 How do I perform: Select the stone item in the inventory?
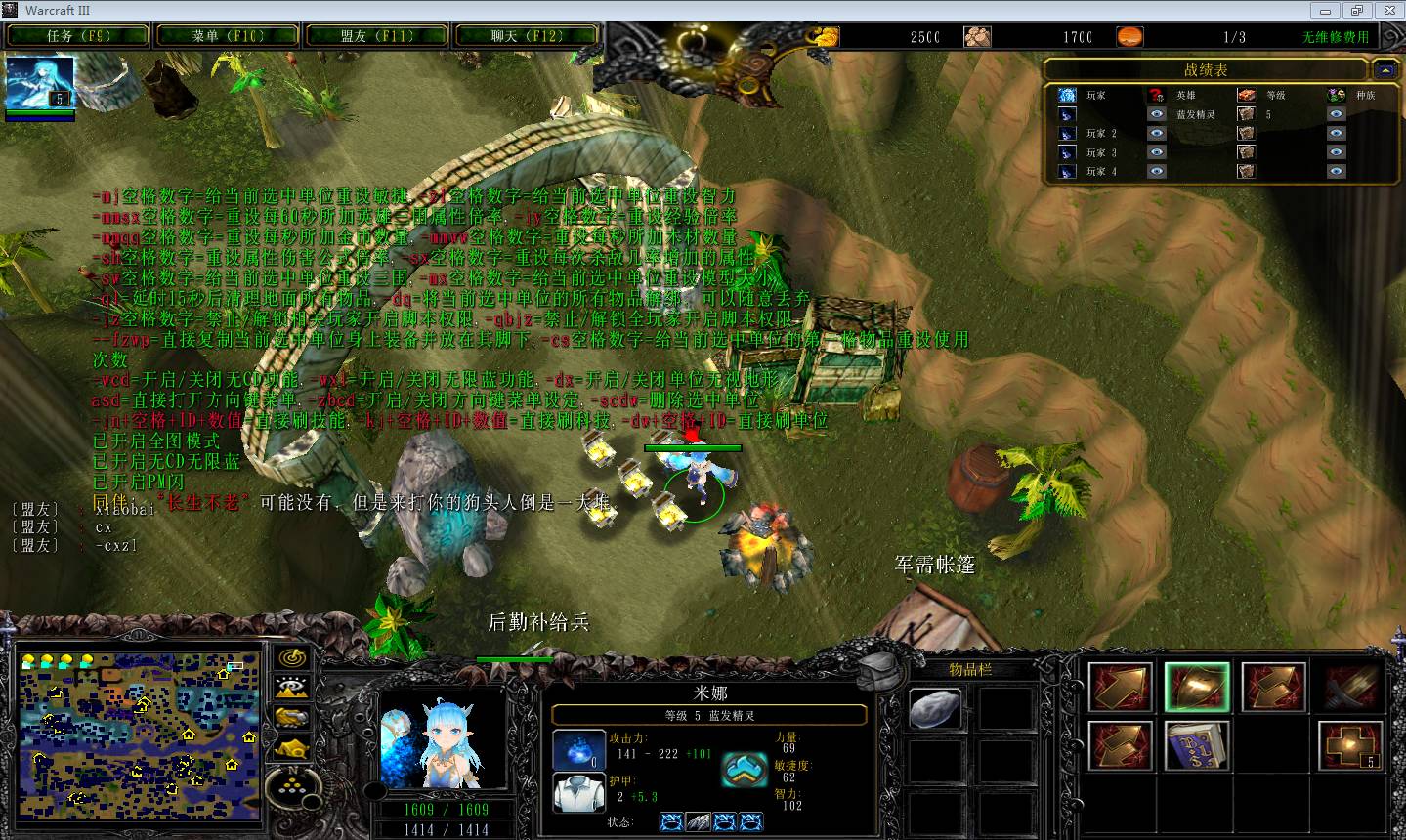pyautogui.click(x=935, y=708)
